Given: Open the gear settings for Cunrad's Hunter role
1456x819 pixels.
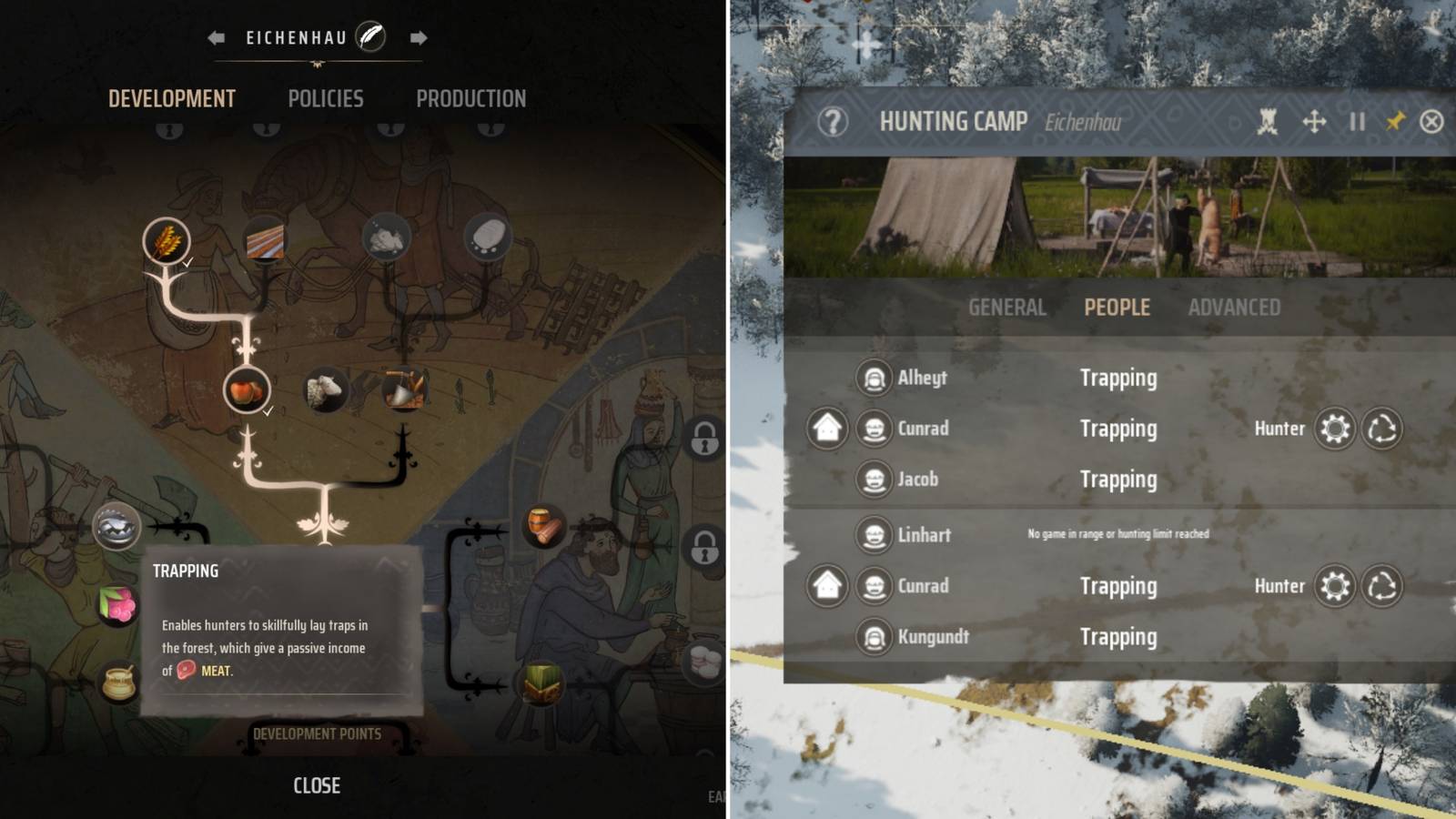Looking at the screenshot, I should 1334,429.
